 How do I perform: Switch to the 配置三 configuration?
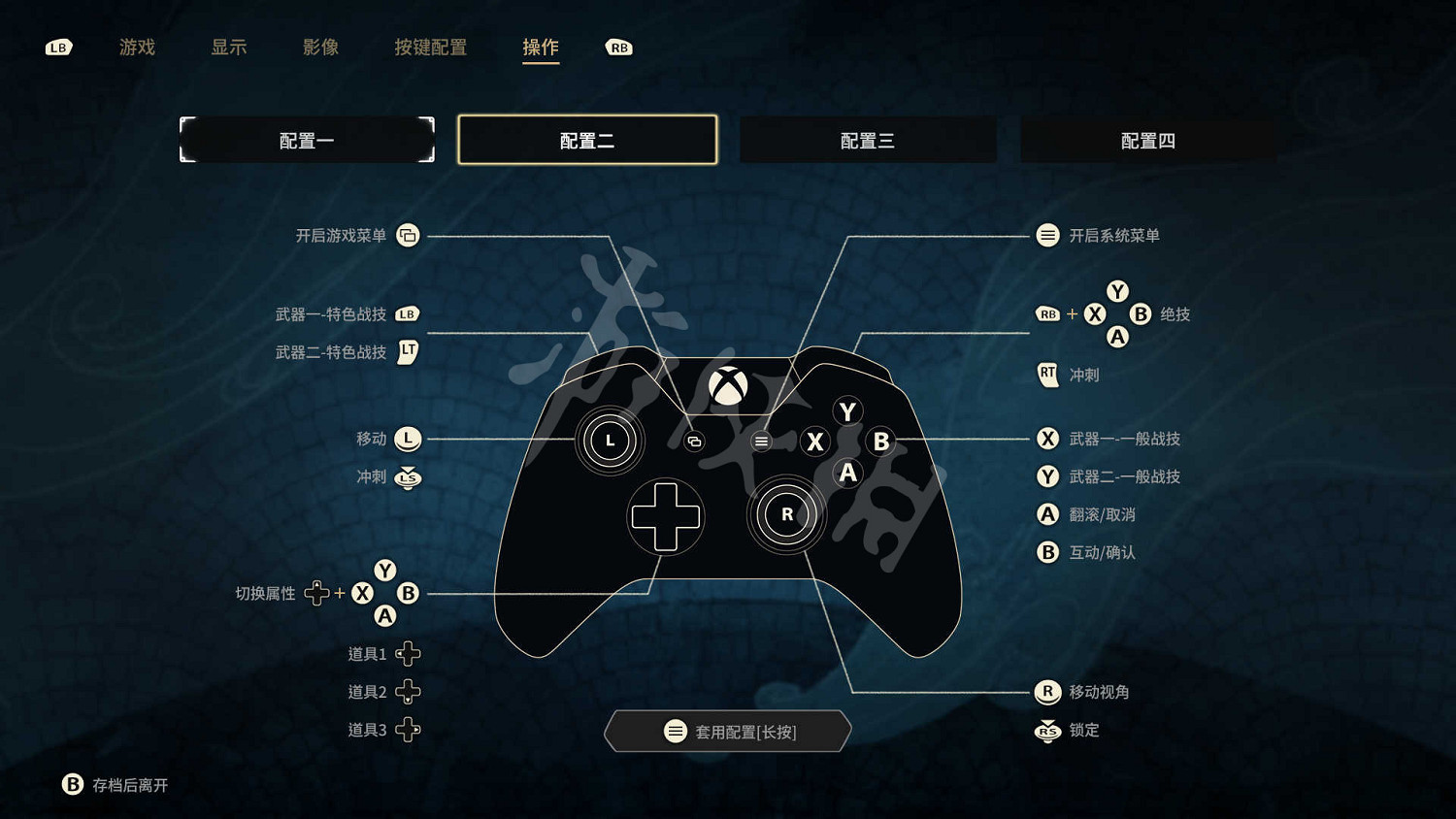tap(868, 140)
